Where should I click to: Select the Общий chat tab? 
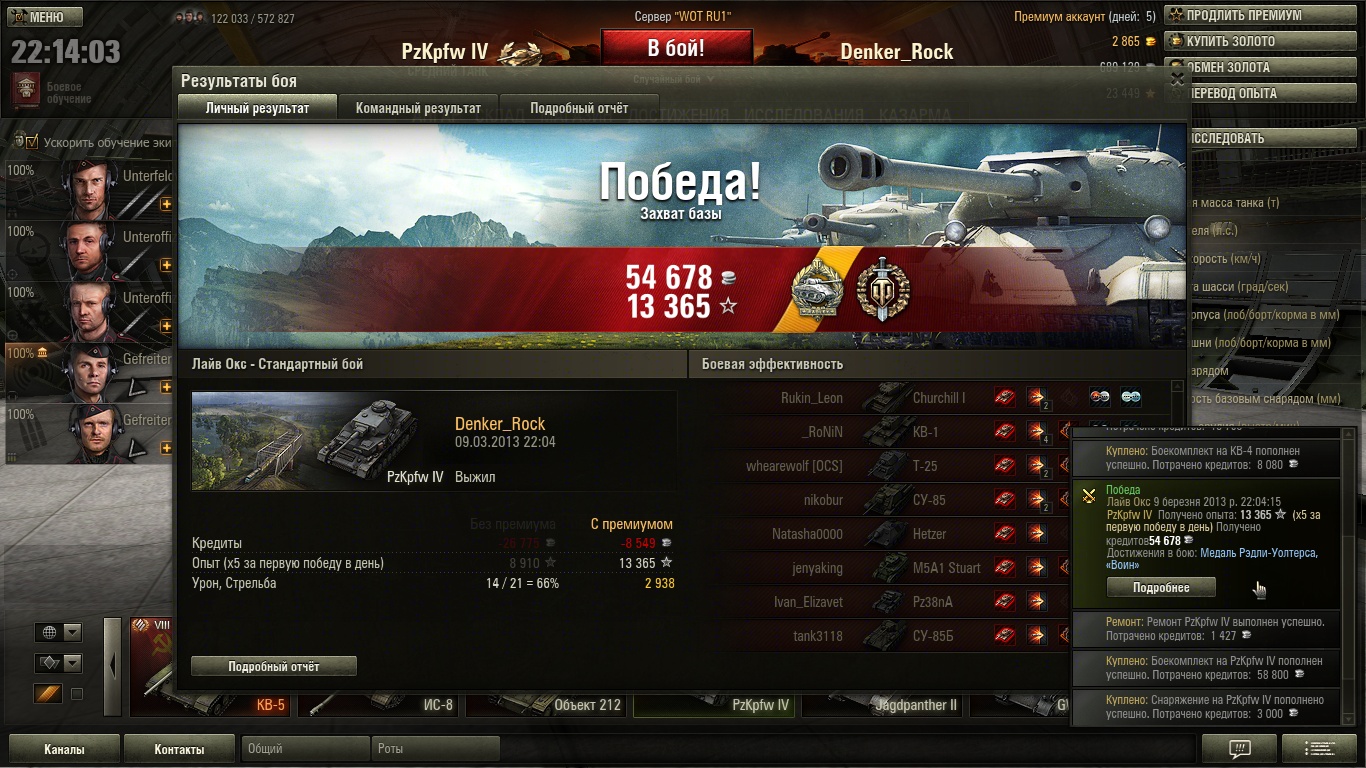[305, 749]
